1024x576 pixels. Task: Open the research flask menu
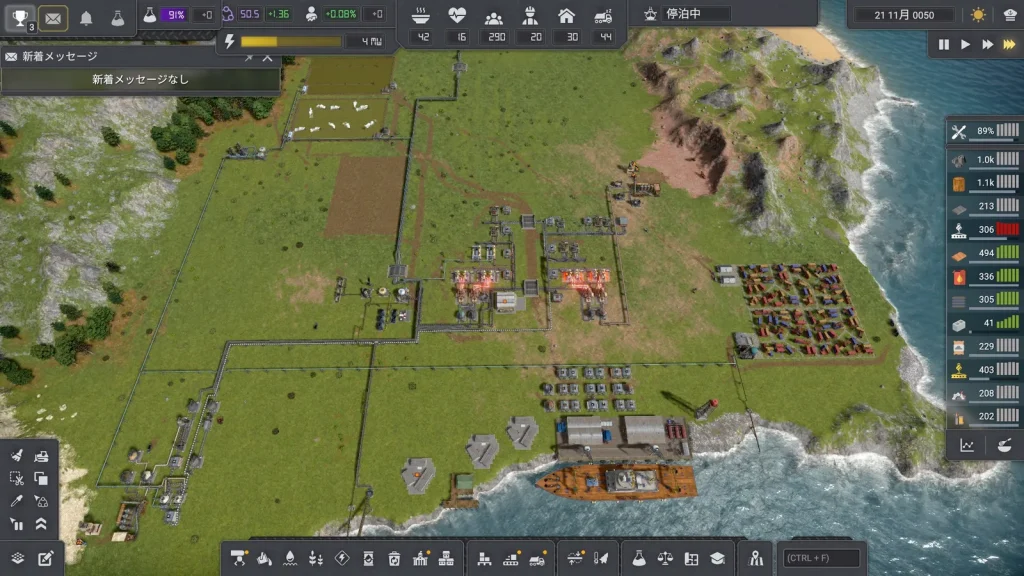(639, 558)
